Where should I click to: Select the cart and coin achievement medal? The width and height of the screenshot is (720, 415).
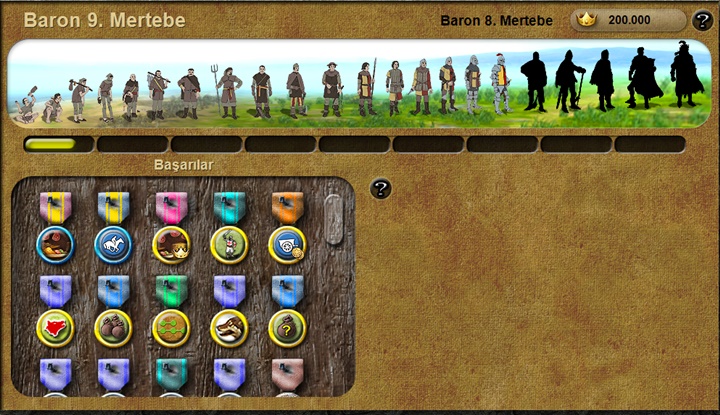coord(287,244)
